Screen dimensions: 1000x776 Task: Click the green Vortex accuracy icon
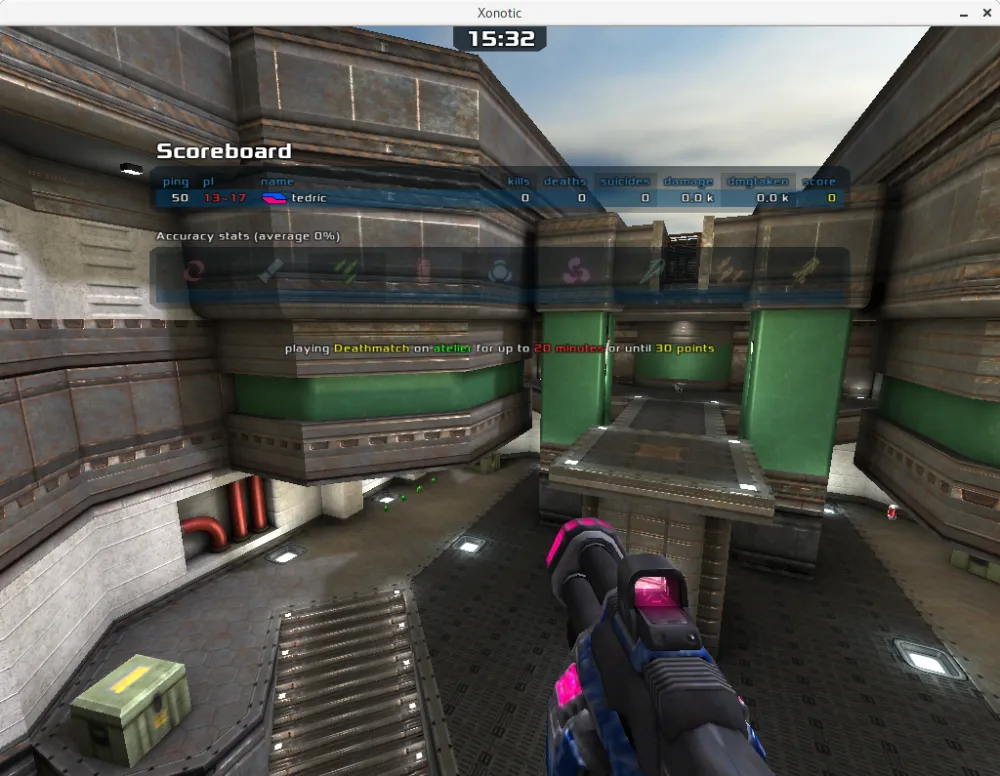pyautogui.click(x=652, y=270)
